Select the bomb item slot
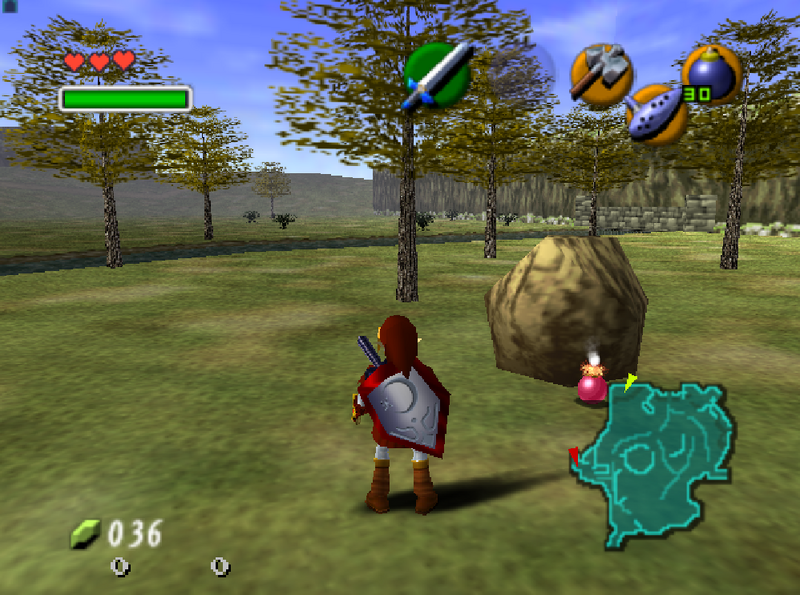 [711, 75]
